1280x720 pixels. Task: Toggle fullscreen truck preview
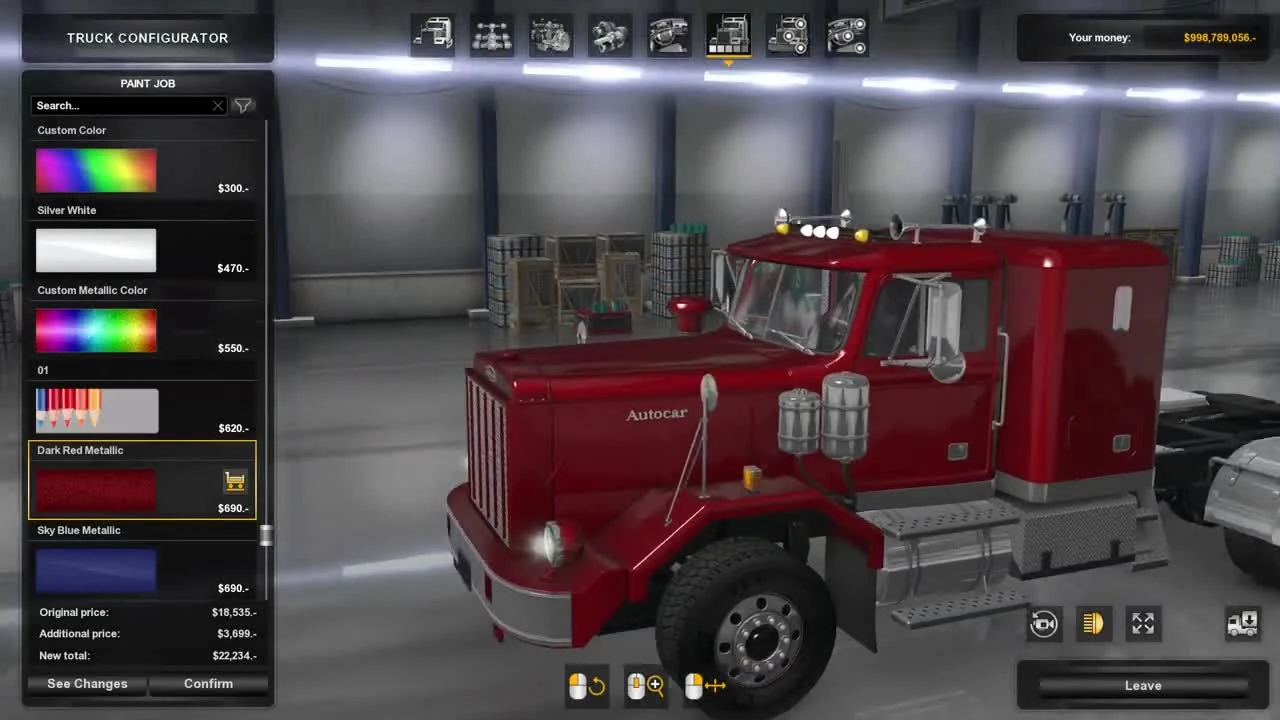point(1143,623)
